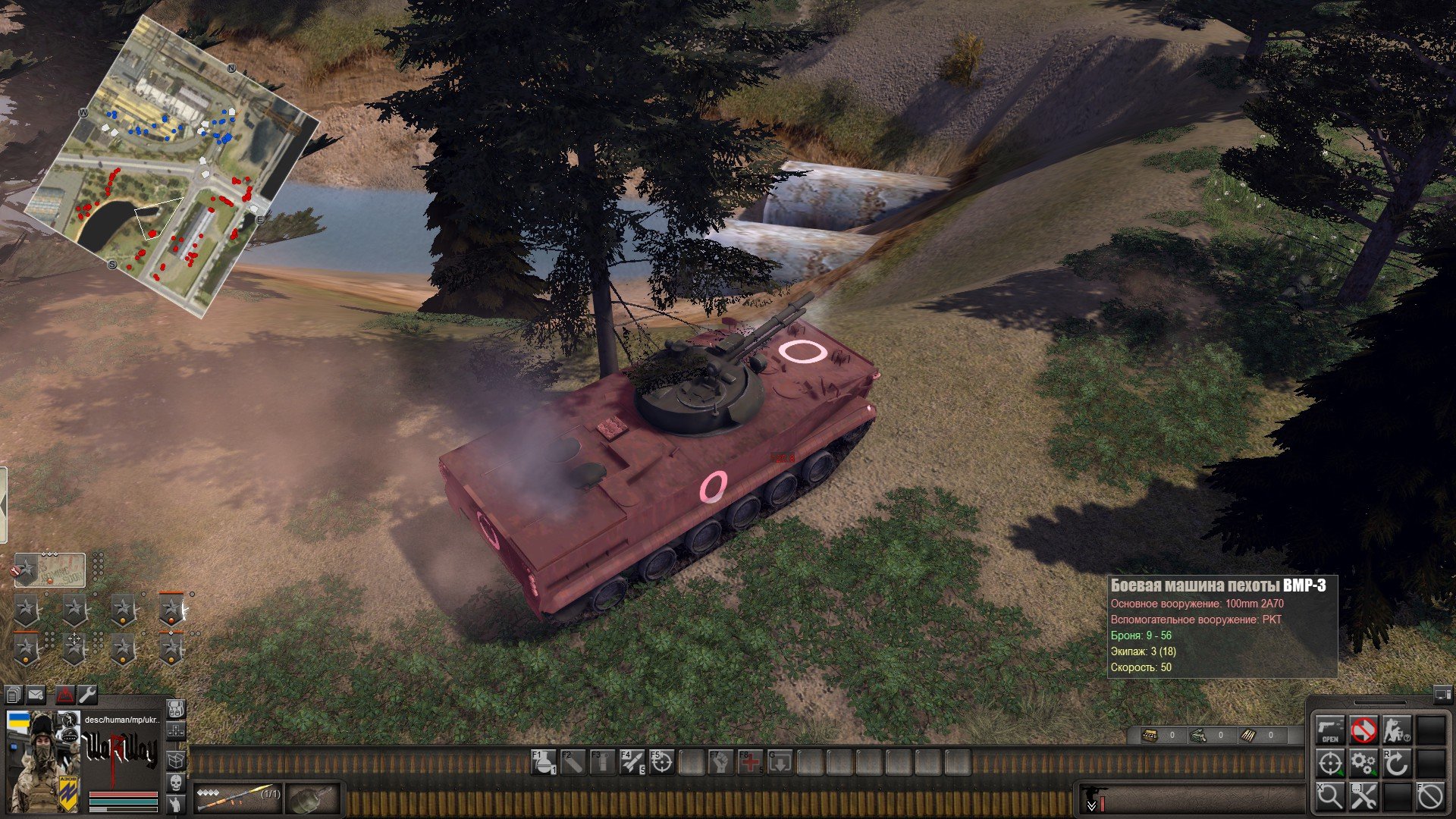Click the cancel circle command button
1456x819 pixels.
(1430, 796)
